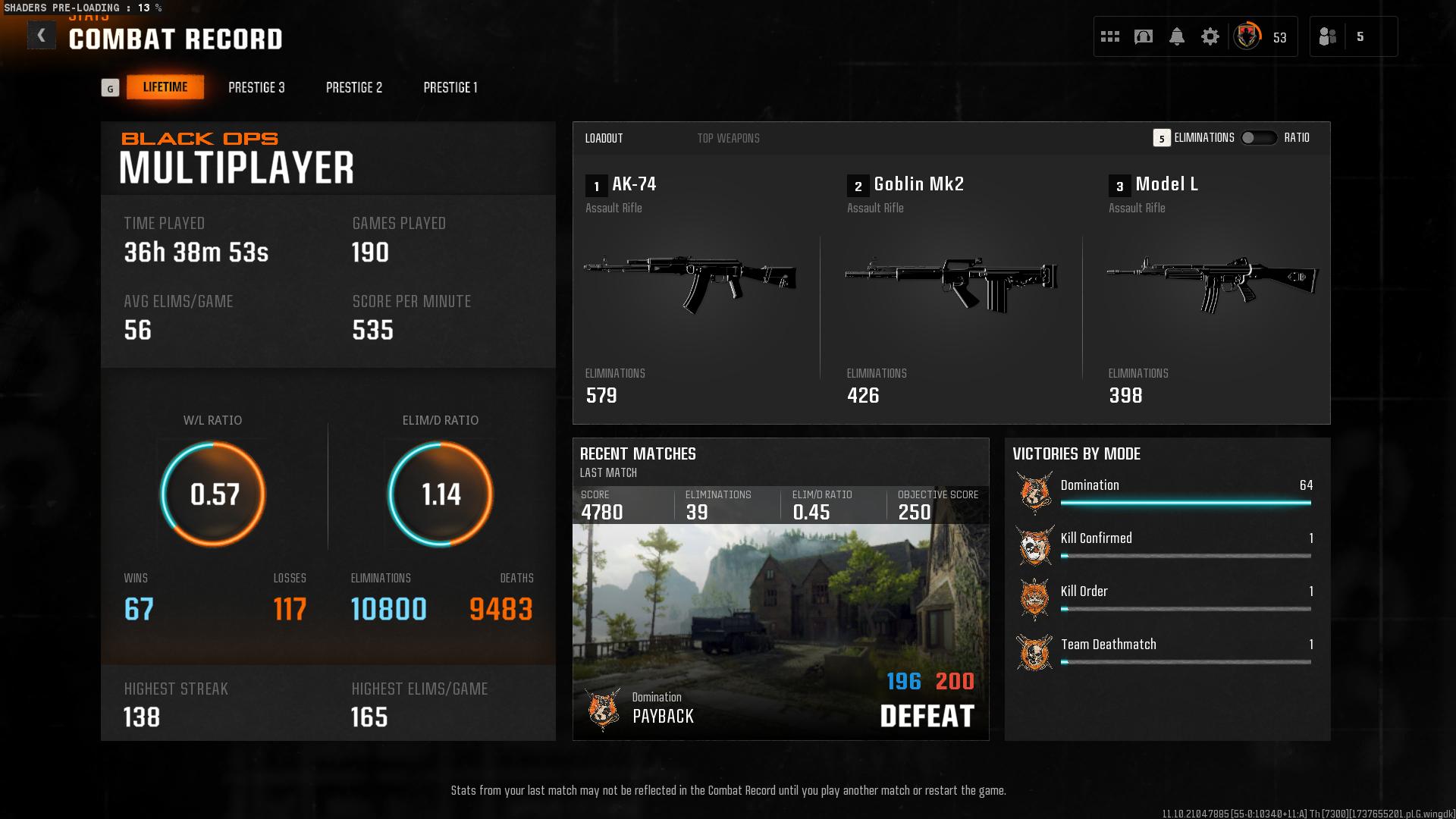Image resolution: width=1456 pixels, height=819 pixels.
Task: Open the social friends panel icon
Action: click(x=1329, y=36)
